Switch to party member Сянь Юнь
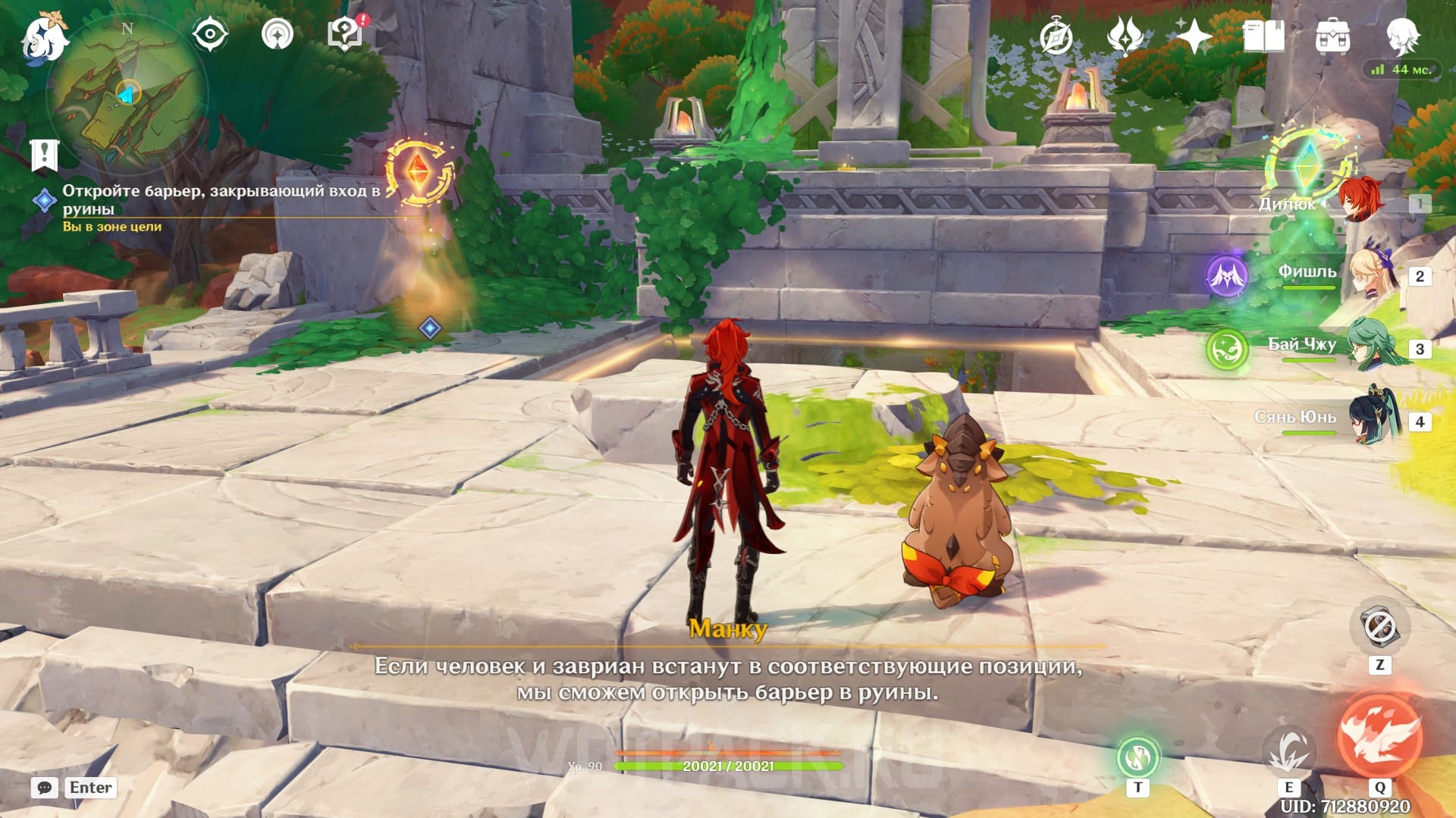The image size is (1456, 818). coord(1374,419)
